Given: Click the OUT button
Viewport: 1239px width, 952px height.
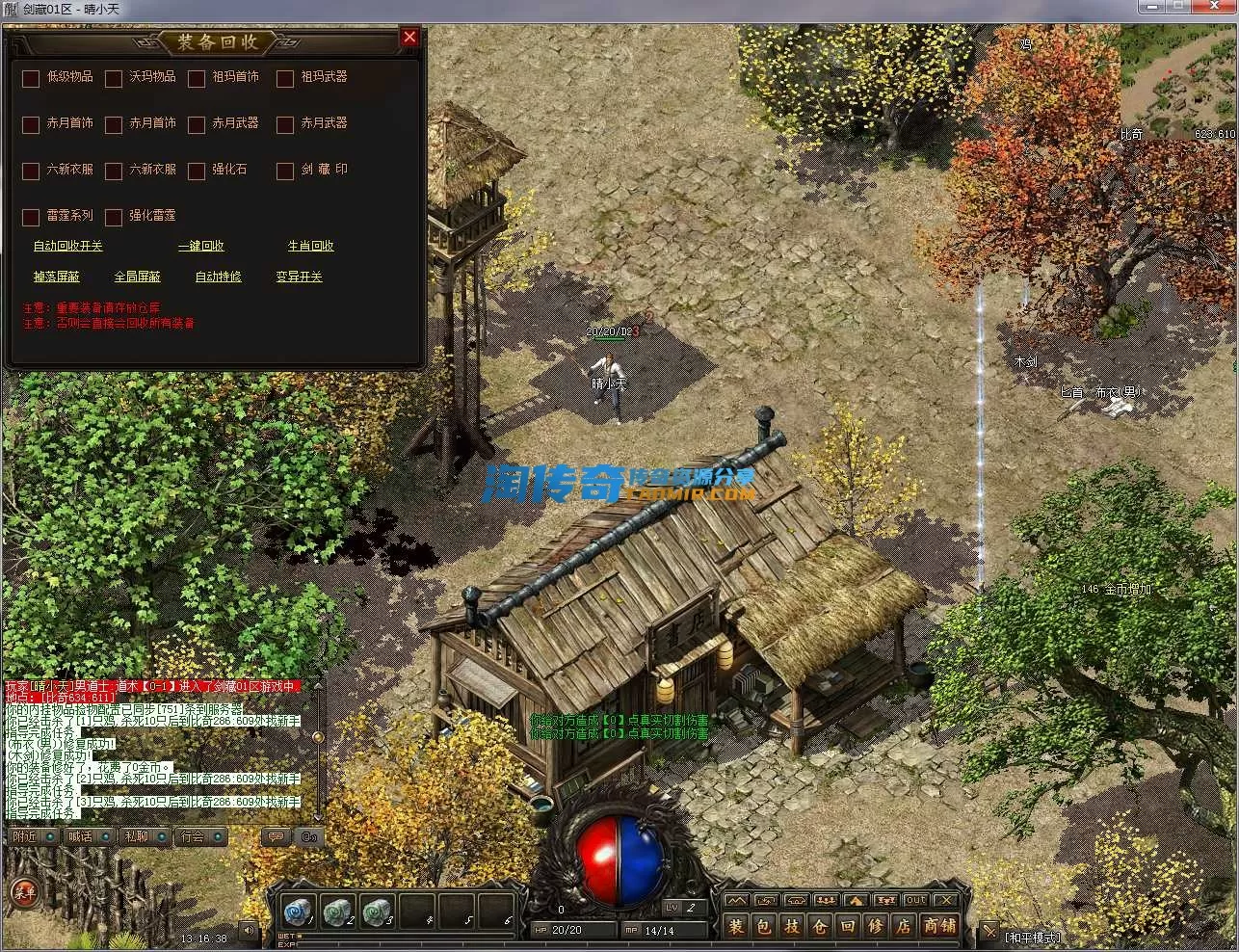Looking at the screenshot, I should (915, 900).
